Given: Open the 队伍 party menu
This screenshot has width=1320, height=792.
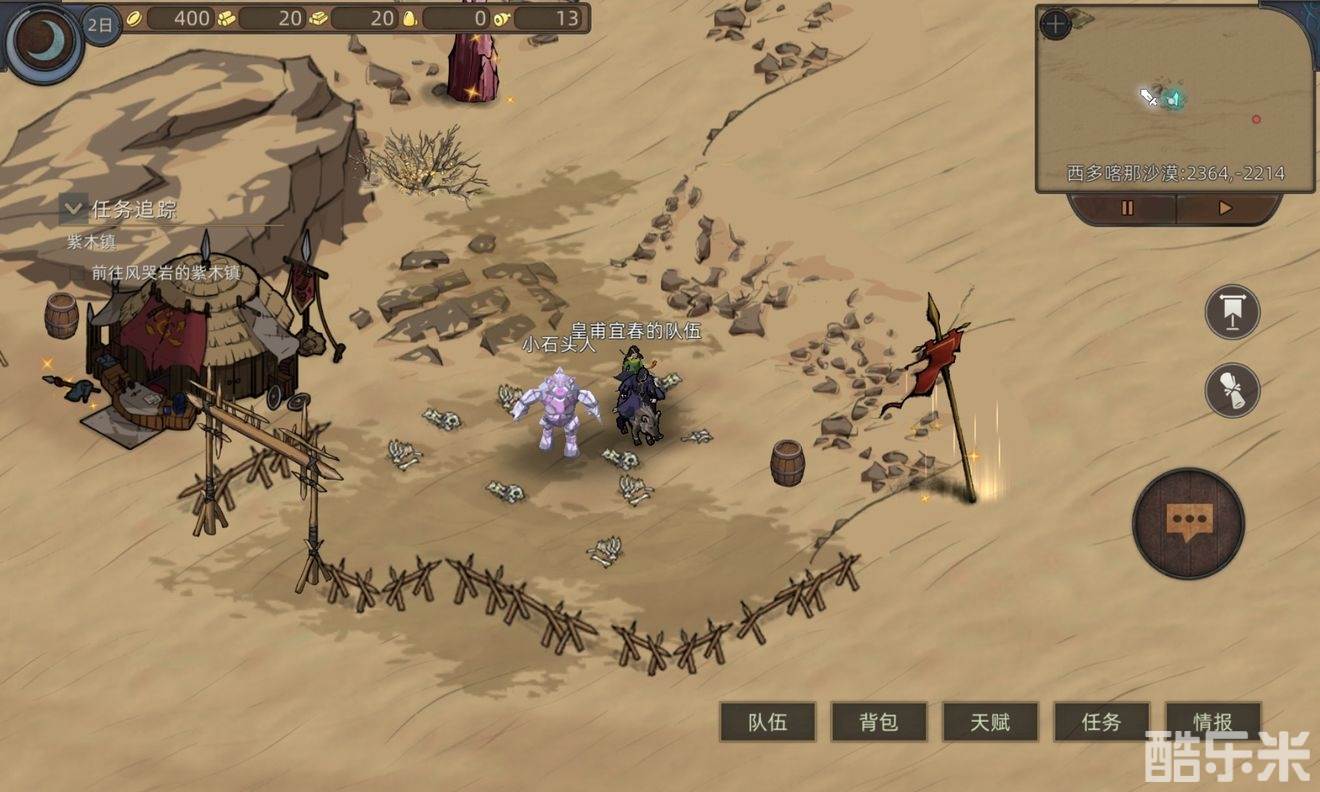Looking at the screenshot, I should [767, 722].
